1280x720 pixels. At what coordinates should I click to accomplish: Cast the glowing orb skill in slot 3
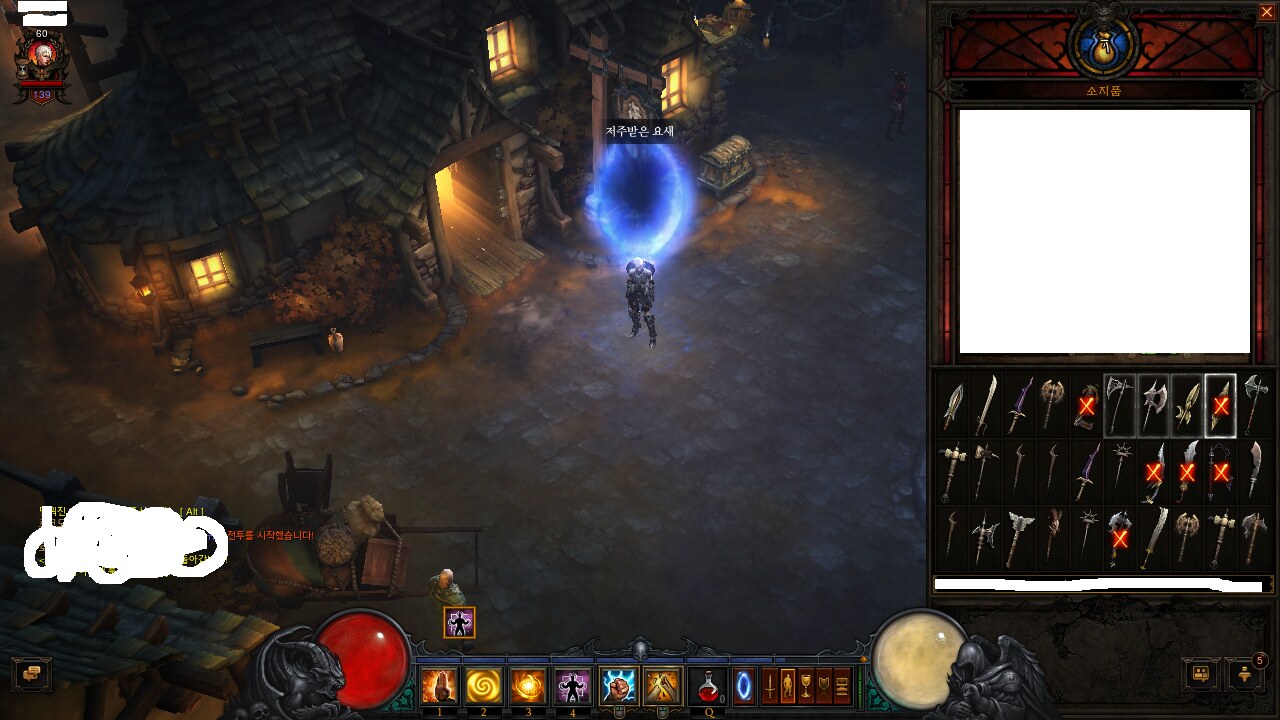click(x=528, y=686)
